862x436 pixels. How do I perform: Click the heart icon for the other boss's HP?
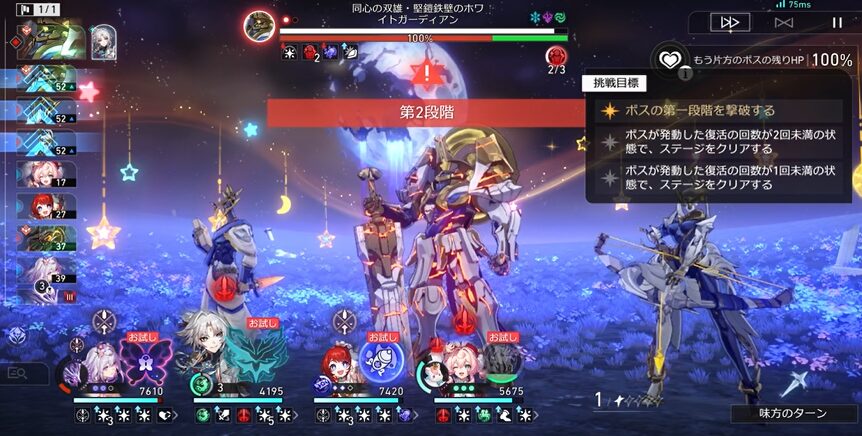669,59
